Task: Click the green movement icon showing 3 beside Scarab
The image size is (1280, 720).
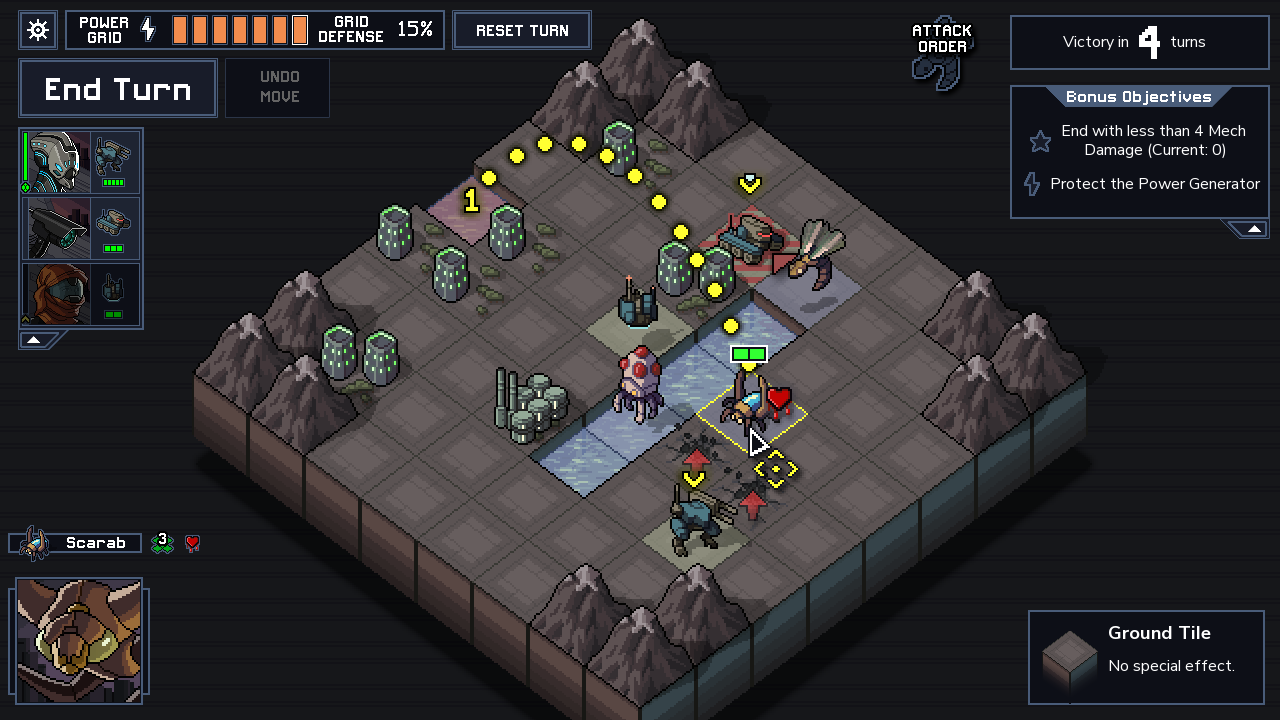Action: coord(162,542)
